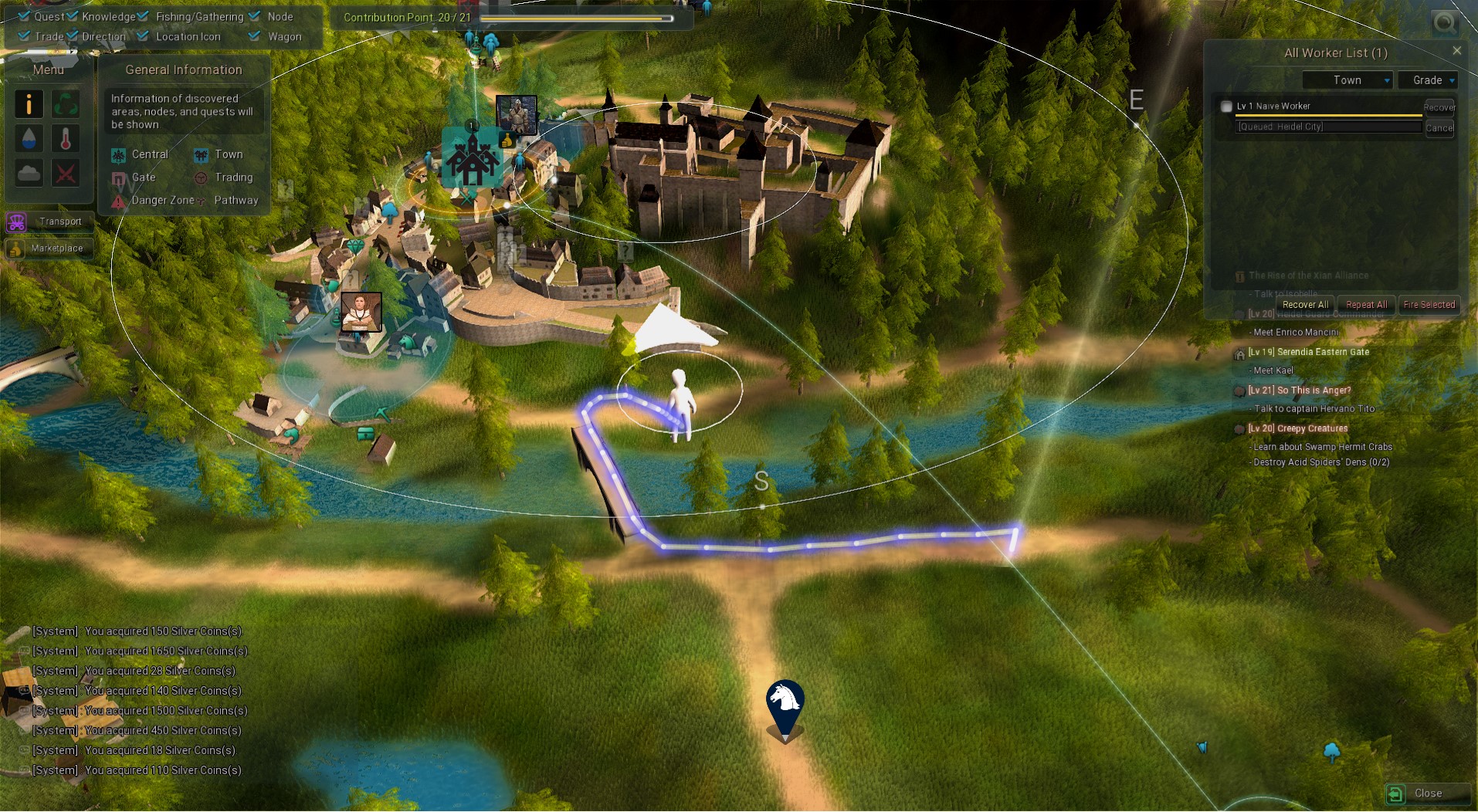Screen dimensions: 1478x812
Task: Cancel the worker's queued Heidel City task
Action: tap(1439, 128)
